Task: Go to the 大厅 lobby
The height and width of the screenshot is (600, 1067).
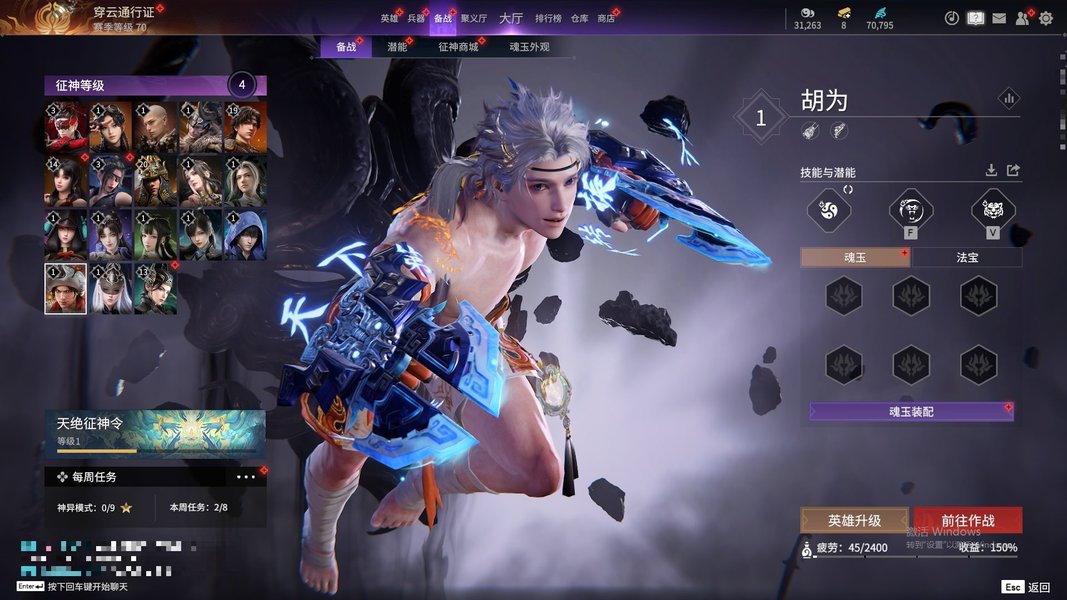Action: pos(510,18)
